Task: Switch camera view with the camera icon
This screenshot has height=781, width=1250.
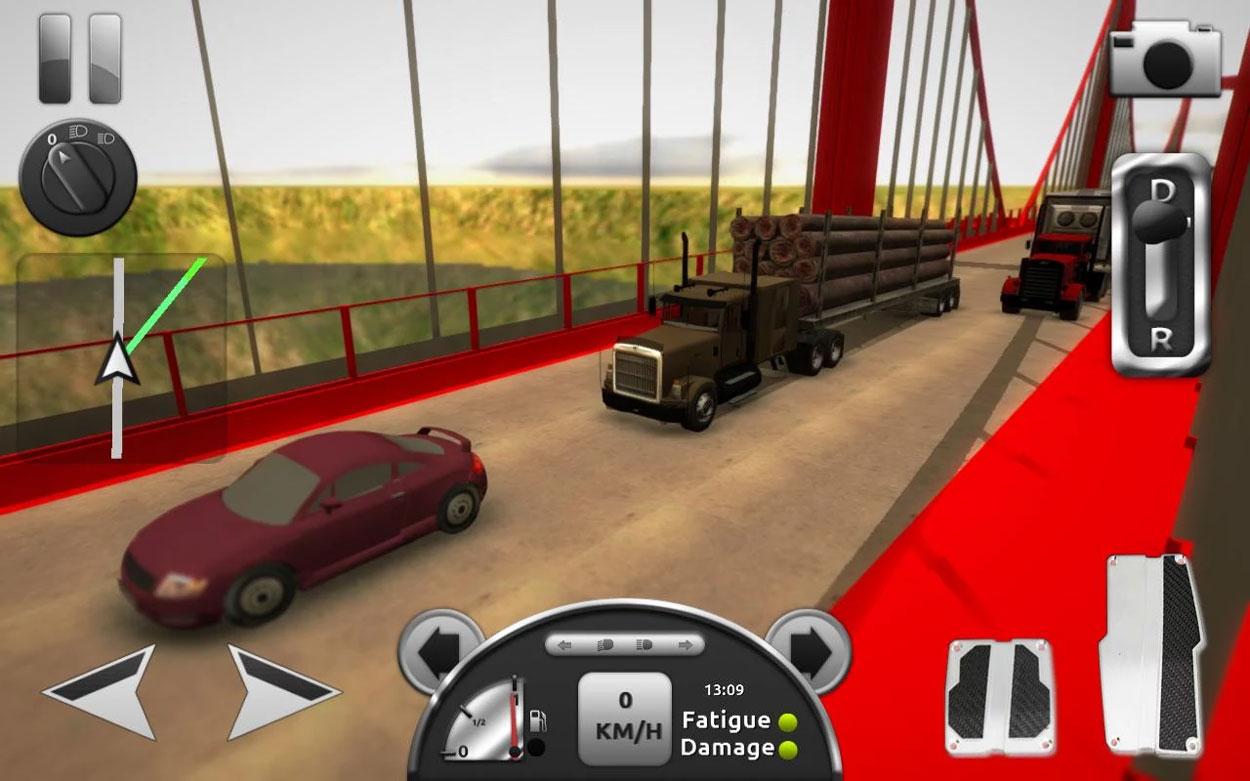Action: point(1165,60)
